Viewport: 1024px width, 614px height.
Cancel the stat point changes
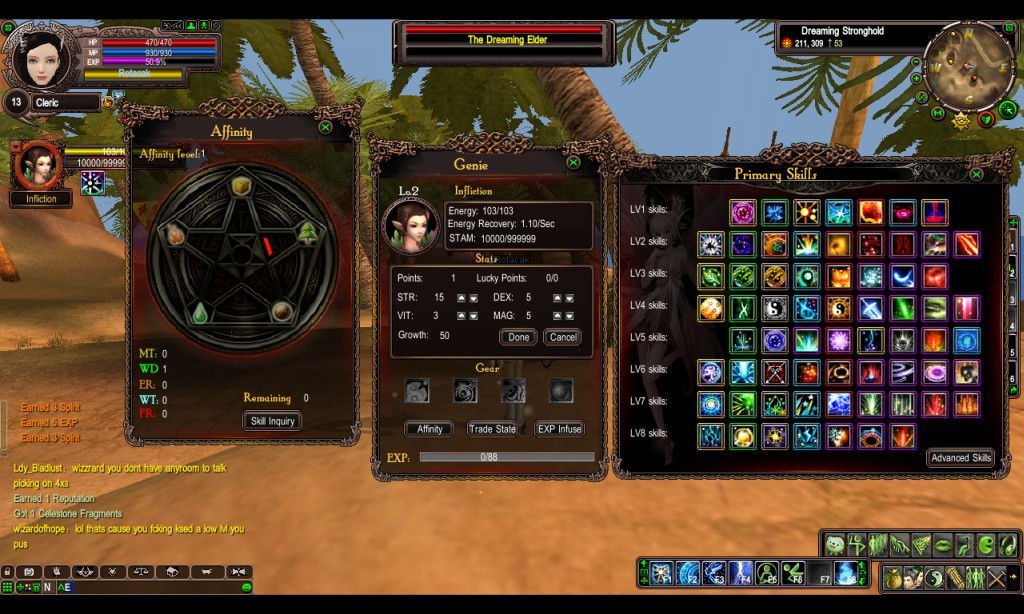coord(563,337)
